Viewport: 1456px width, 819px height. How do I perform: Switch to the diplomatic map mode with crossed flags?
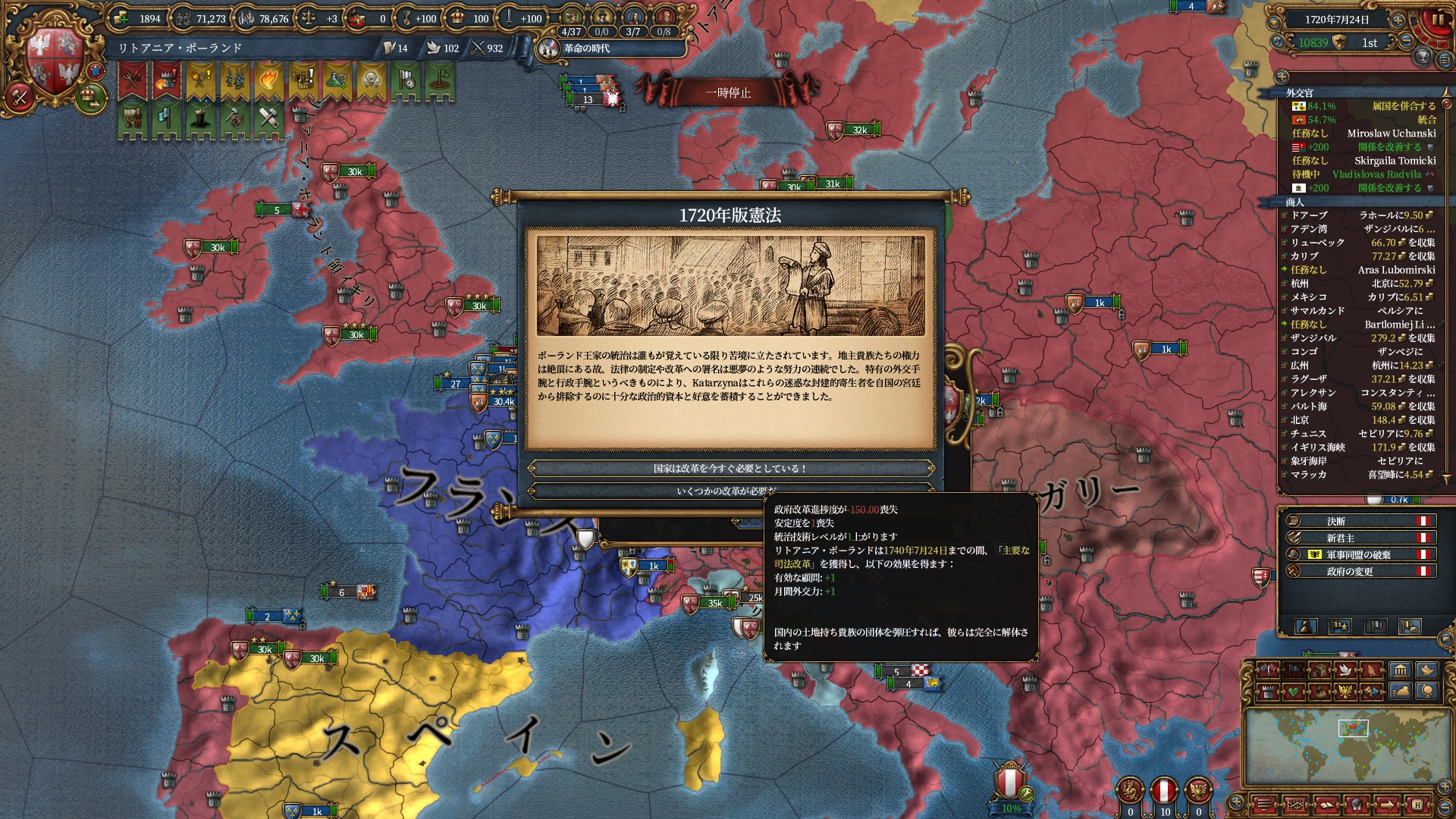coord(1267,670)
